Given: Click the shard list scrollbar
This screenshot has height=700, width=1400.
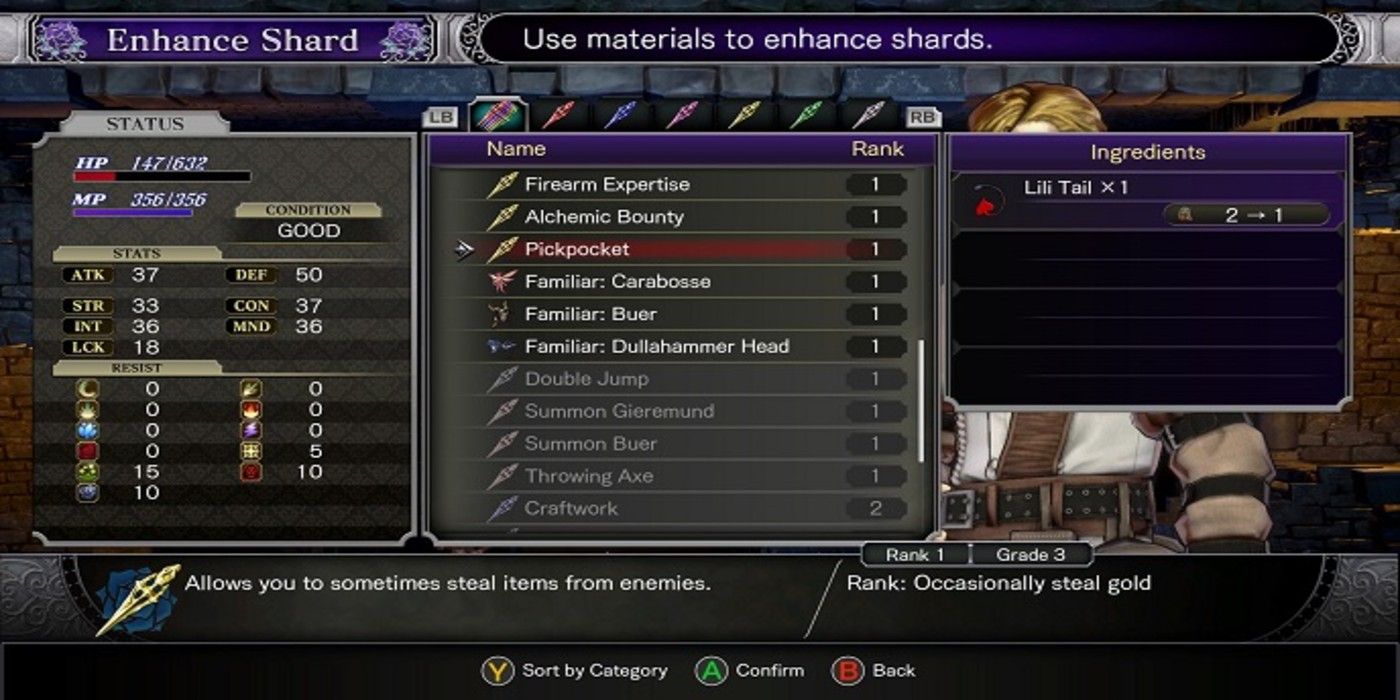Looking at the screenshot, I should point(921,400).
